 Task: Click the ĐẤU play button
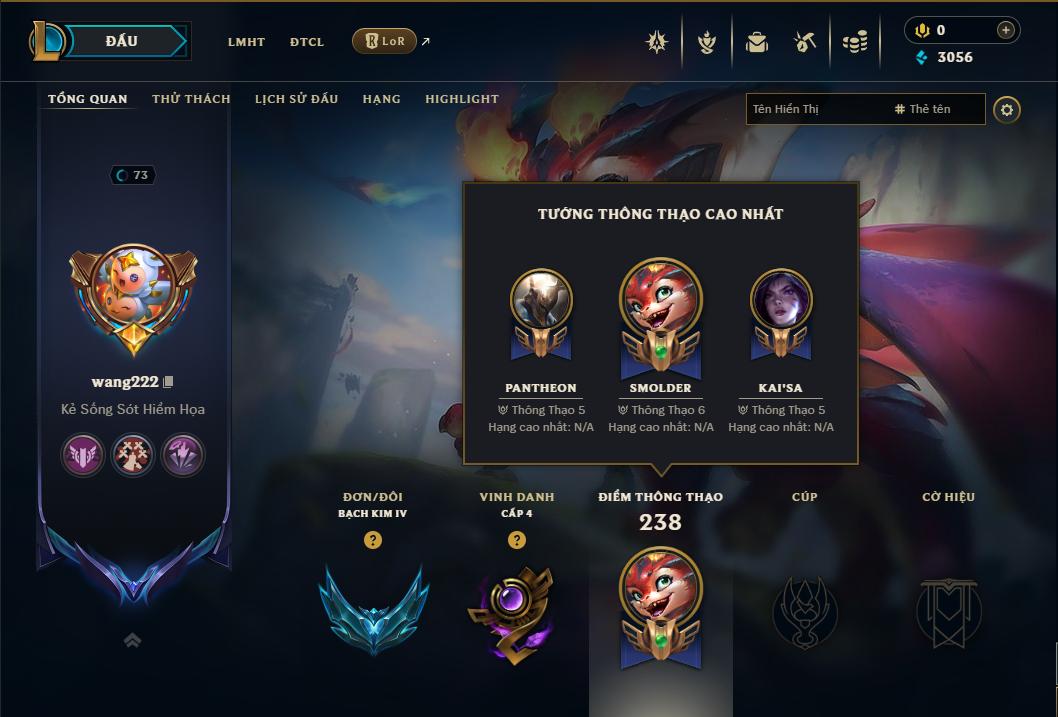122,41
